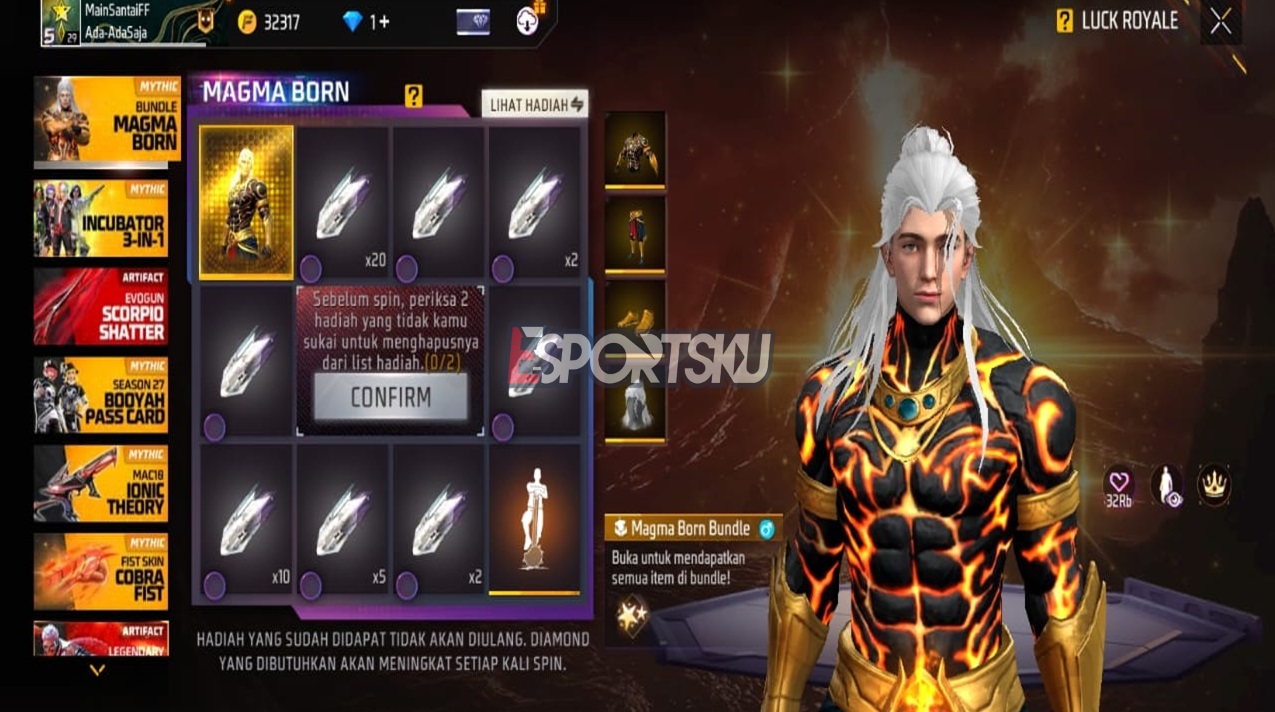Viewport: 1275px width, 712px height.
Task: Switch to the MAC10 Ionic Theory tab
Action: [x=101, y=483]
